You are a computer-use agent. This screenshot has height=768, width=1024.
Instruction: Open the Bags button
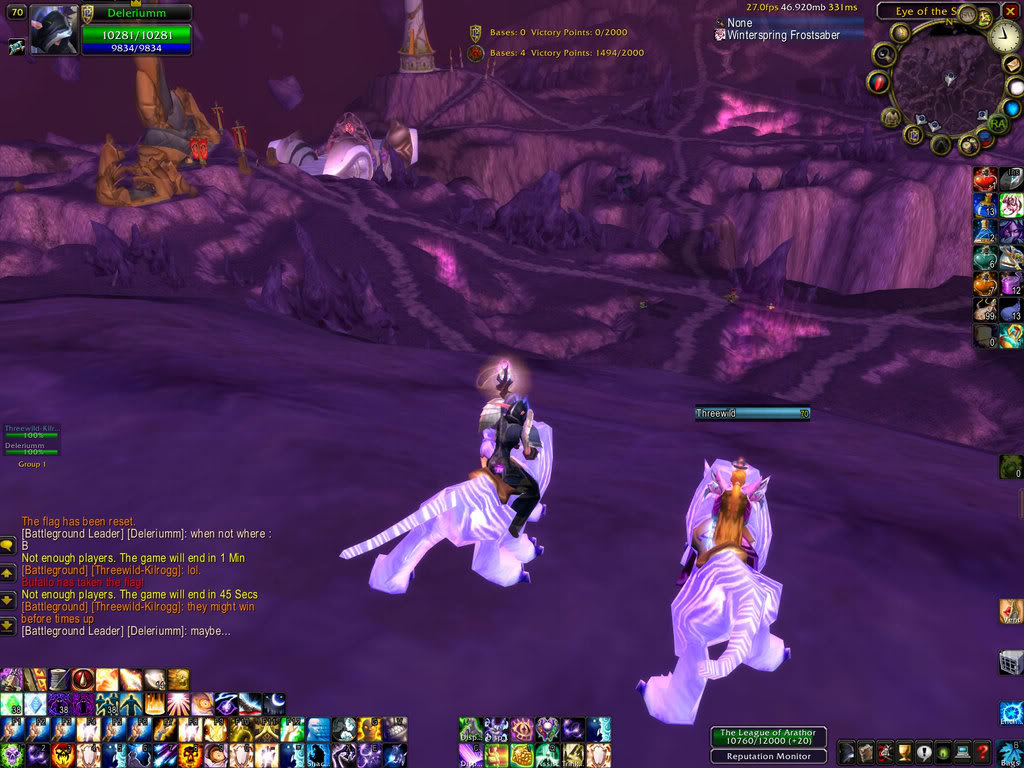[x=1011, y=752]
